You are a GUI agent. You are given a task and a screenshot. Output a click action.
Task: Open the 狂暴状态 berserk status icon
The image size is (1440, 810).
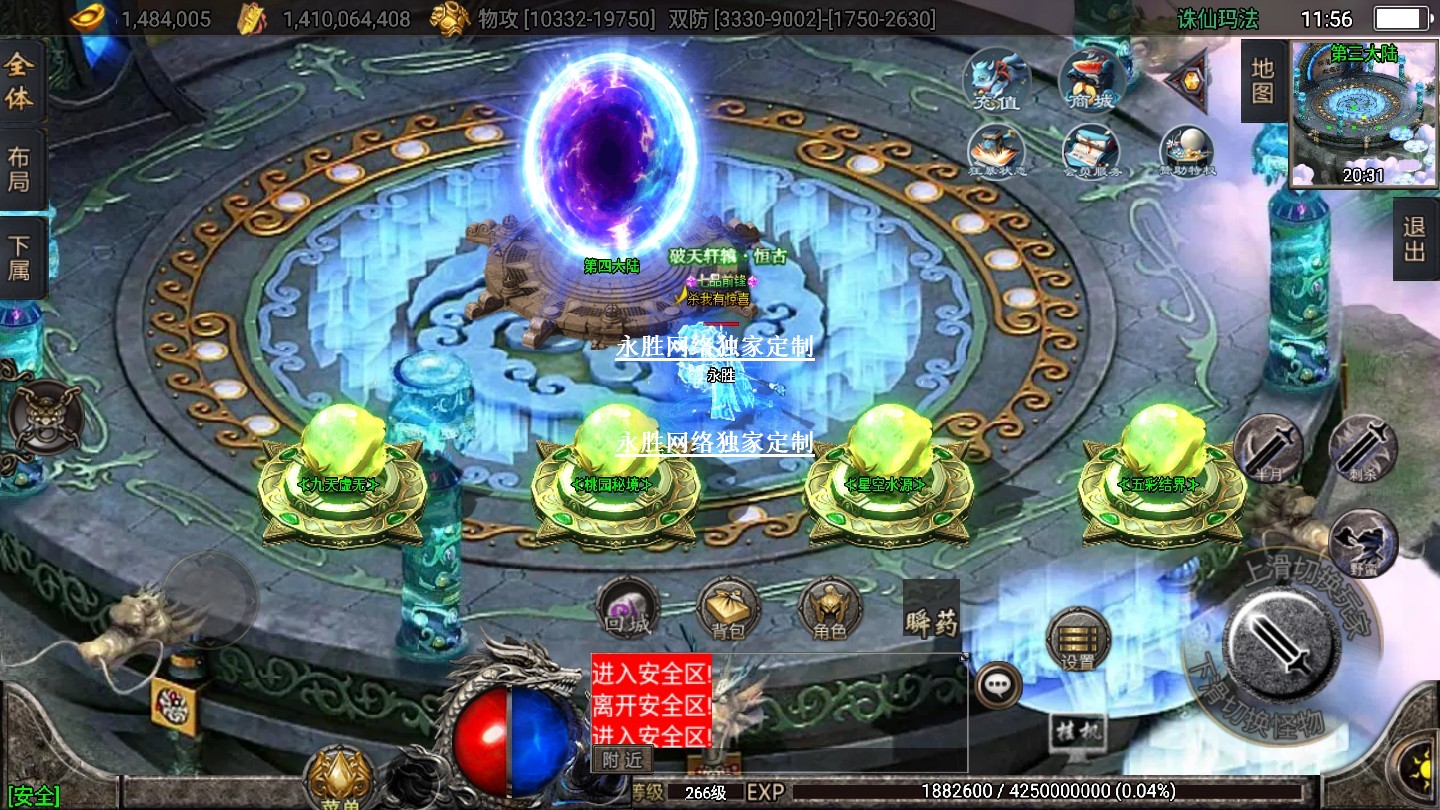pos(997,152)
